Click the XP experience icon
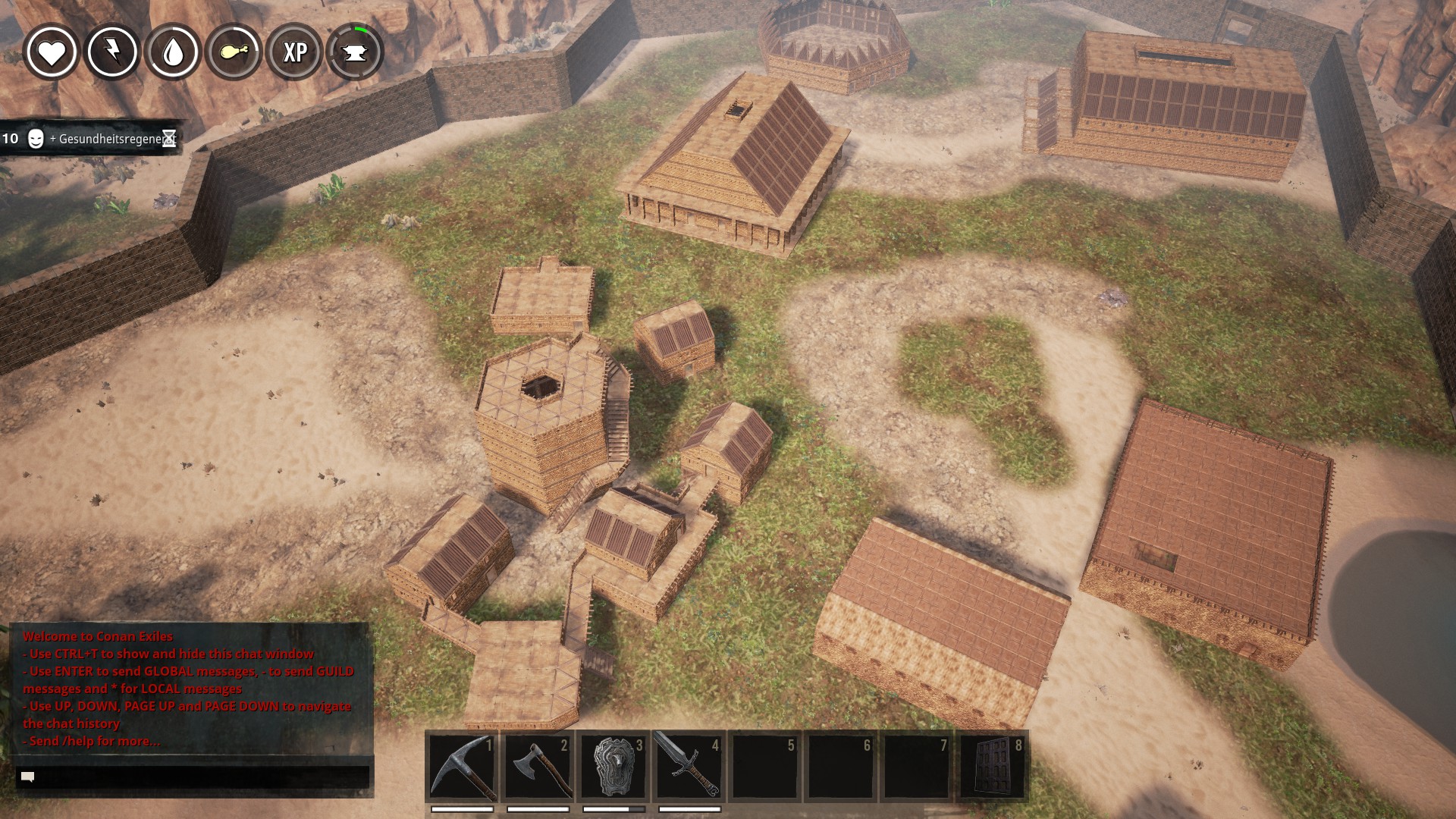This screenshot has width=1456, height=819. pyautogui.click(x=294, y=52)
